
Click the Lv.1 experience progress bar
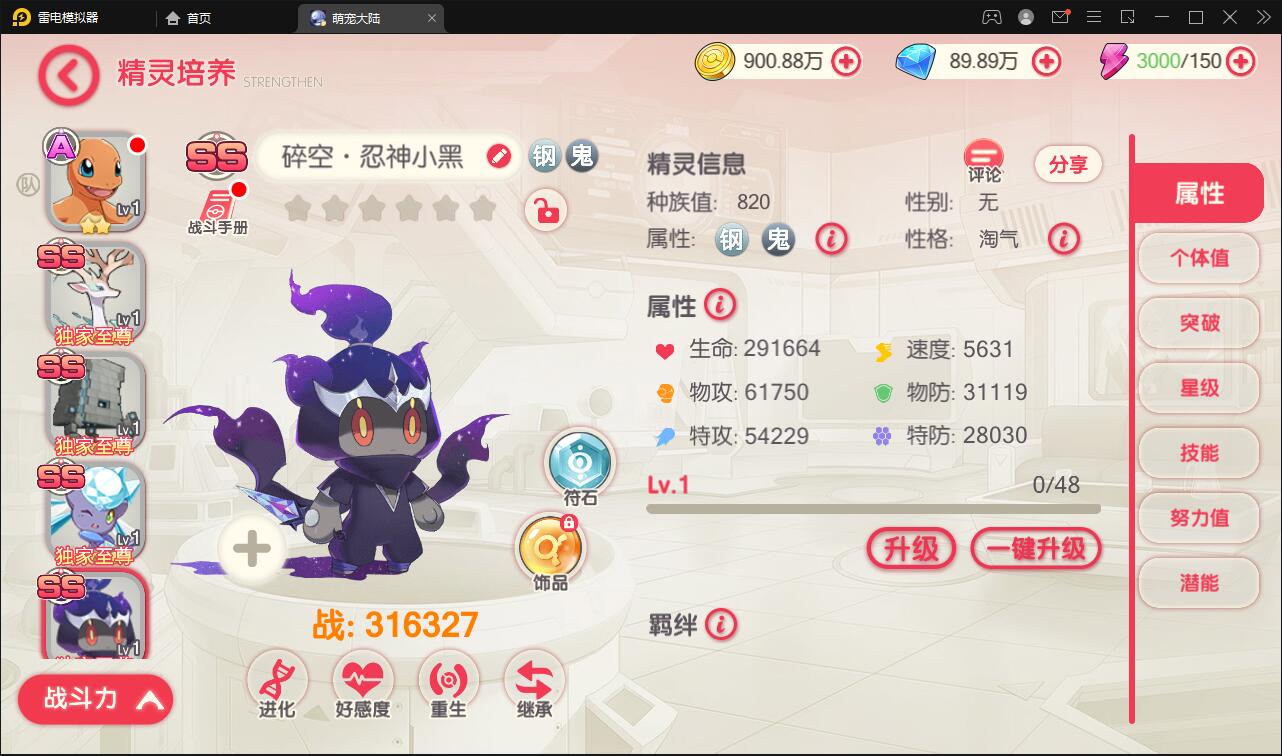click(x=873, y=508)
